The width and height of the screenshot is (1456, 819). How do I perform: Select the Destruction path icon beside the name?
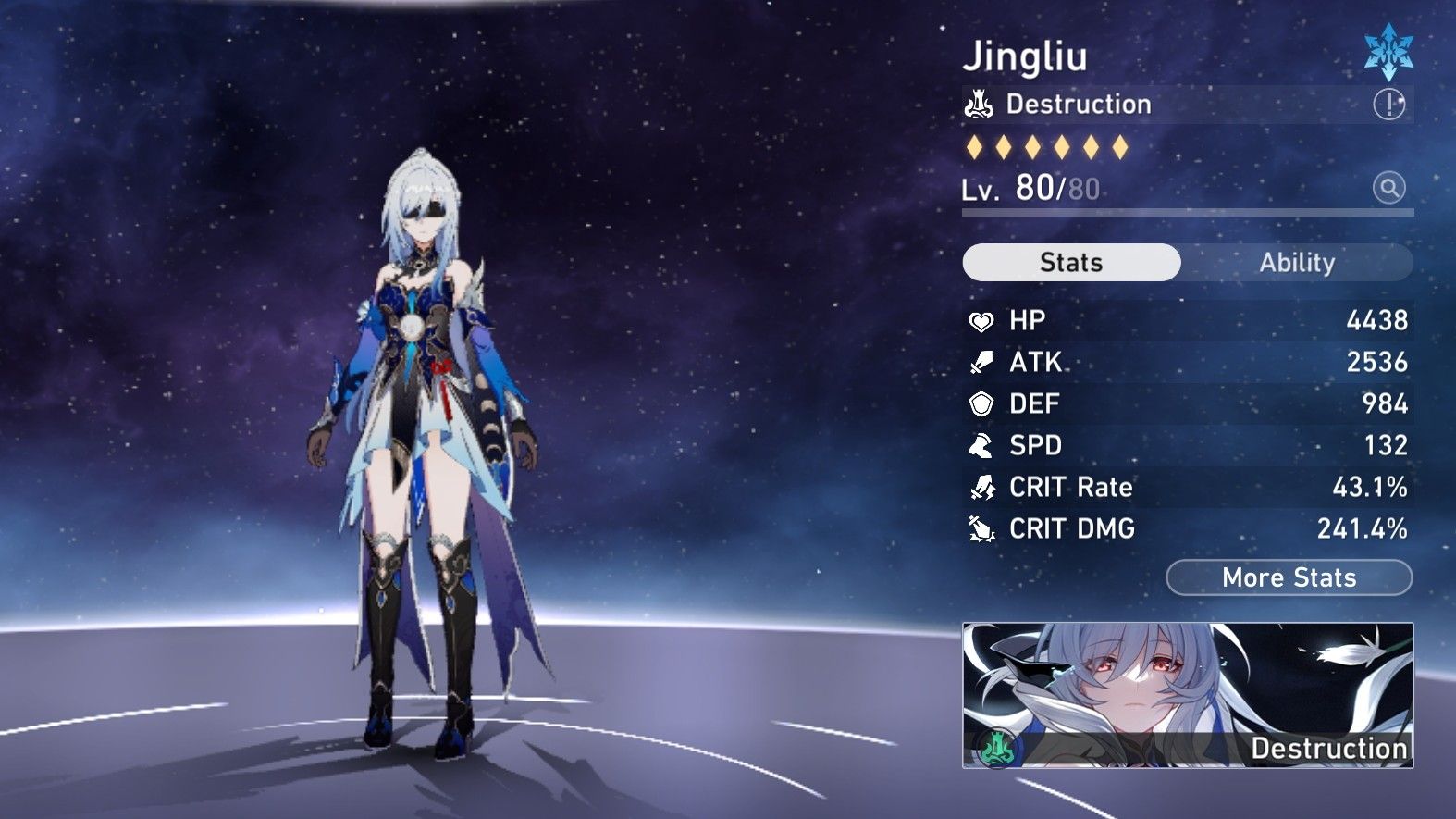(980, 105)
